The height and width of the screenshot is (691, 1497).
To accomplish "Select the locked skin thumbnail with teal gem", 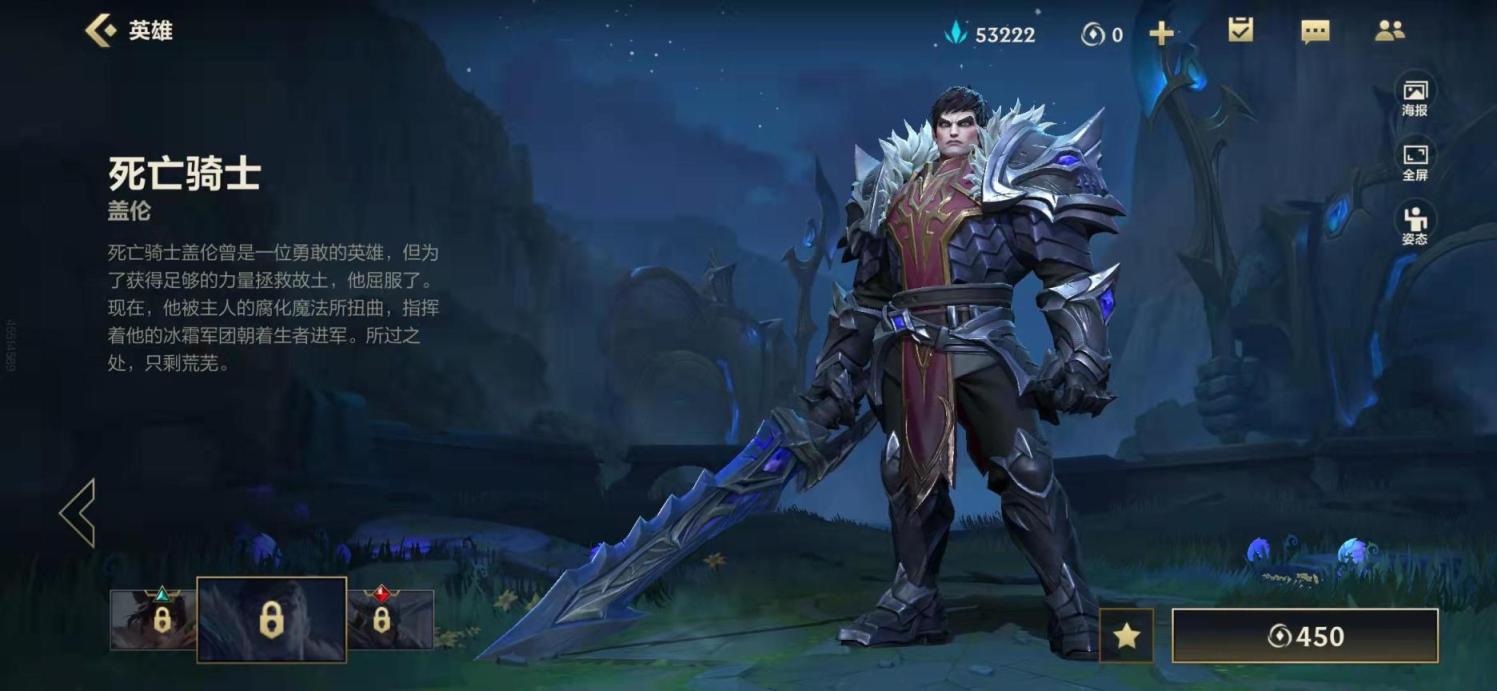I will click(x=153, y=619).
